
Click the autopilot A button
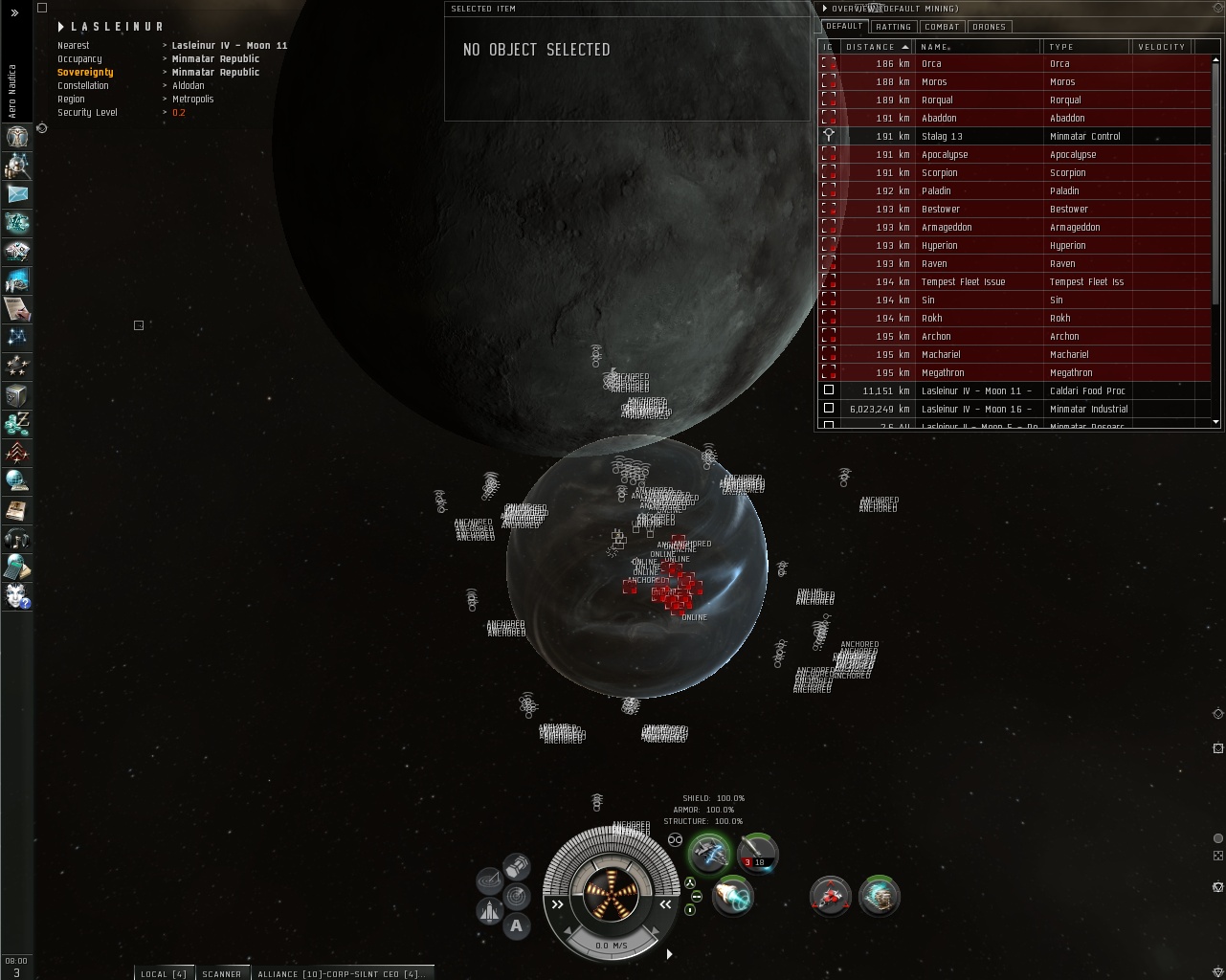click(x=517, y=925)
